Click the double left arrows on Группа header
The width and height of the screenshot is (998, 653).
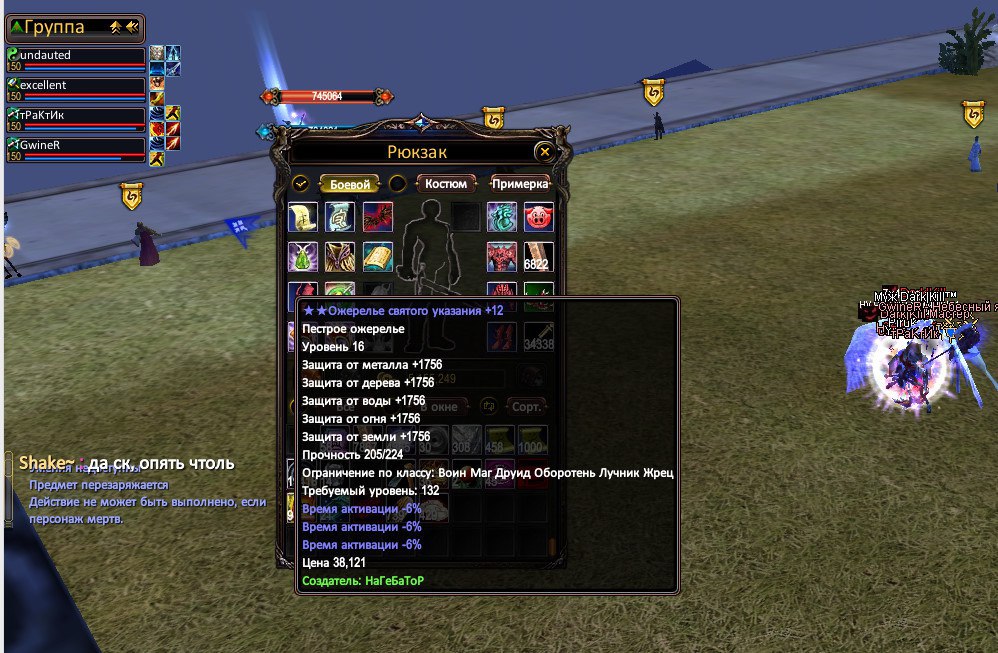(134, 27)
